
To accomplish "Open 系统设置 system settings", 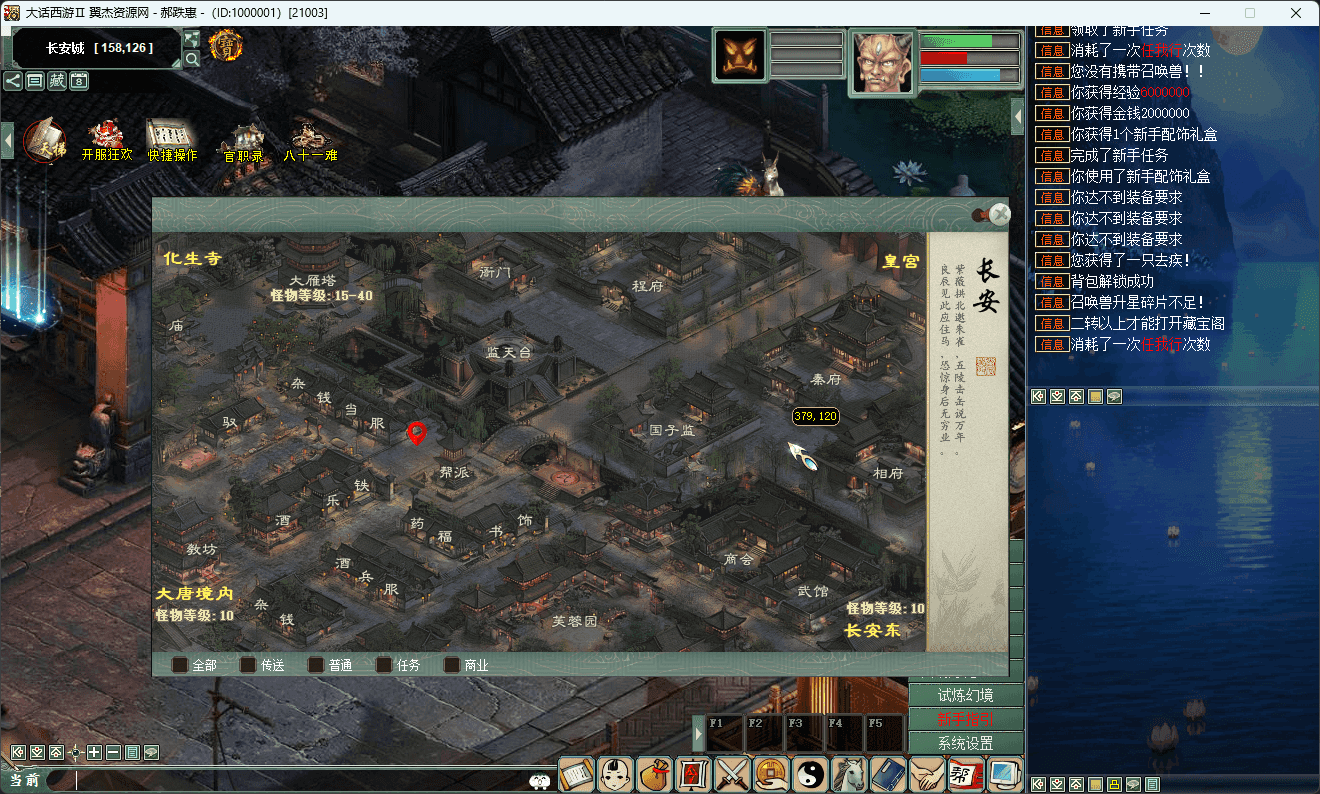I will pos(965,744).
